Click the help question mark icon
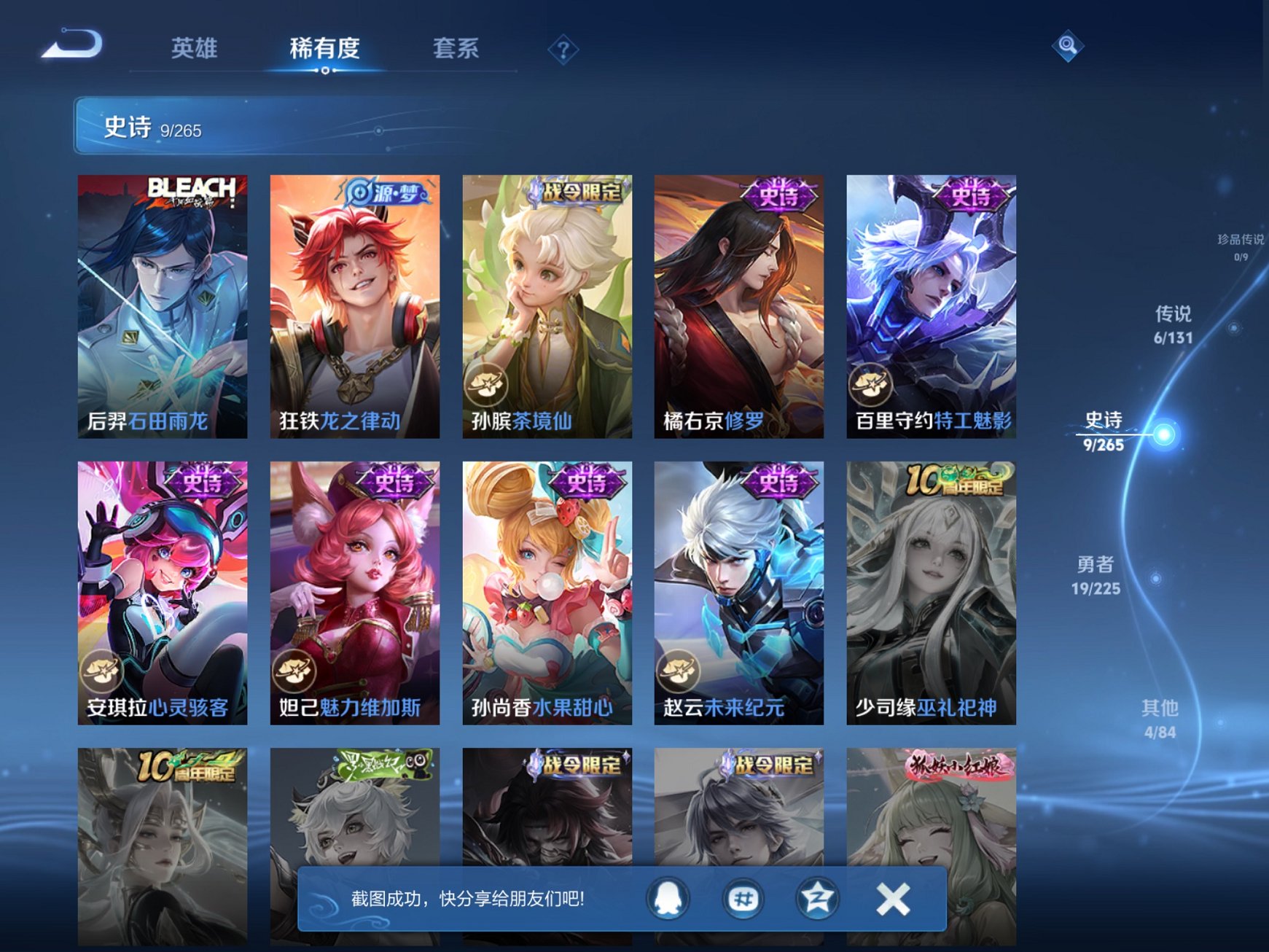This screenshot has height=952, width=1269. pos(563,48)
